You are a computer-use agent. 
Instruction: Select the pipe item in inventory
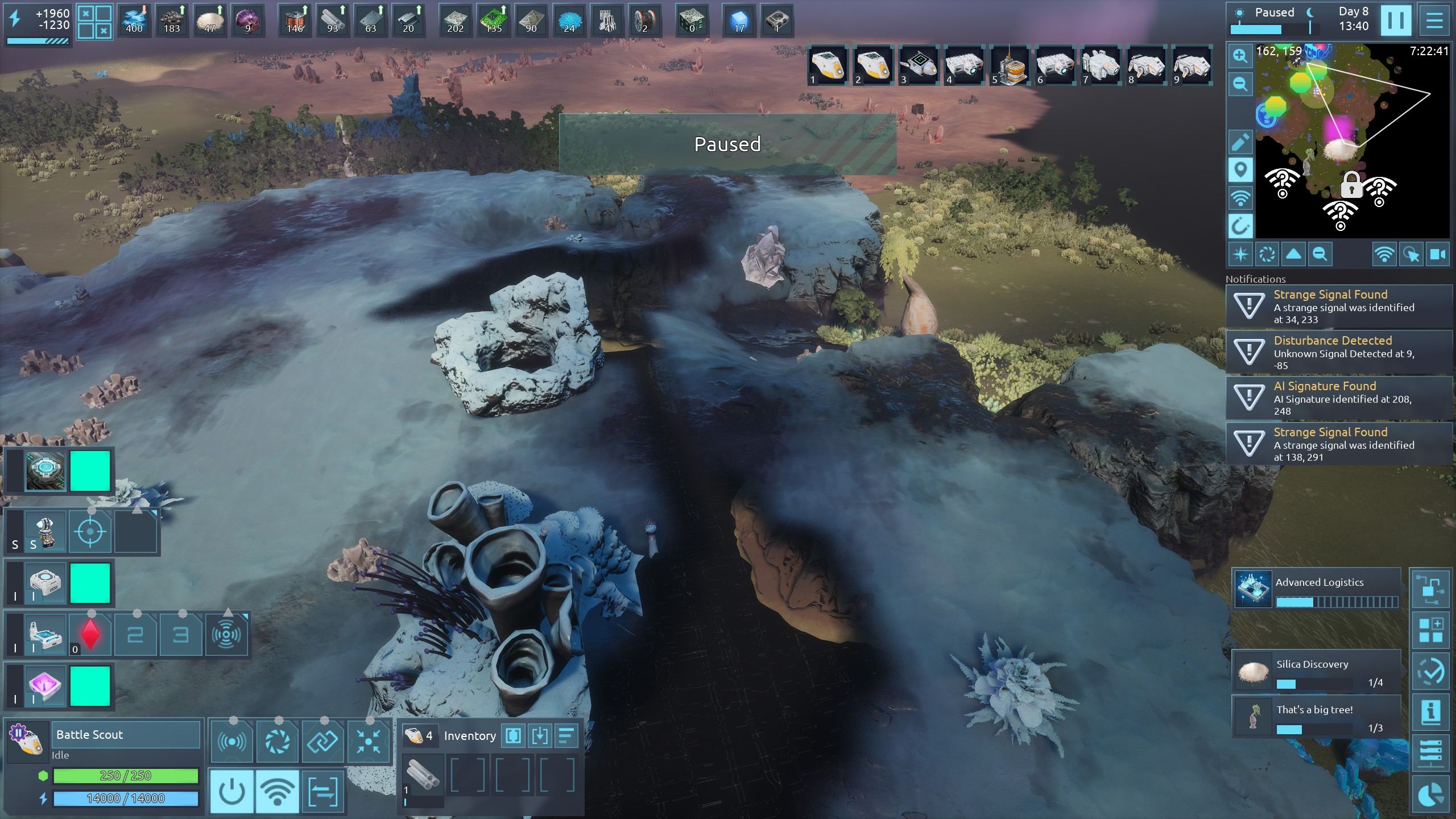pos(423,775)
